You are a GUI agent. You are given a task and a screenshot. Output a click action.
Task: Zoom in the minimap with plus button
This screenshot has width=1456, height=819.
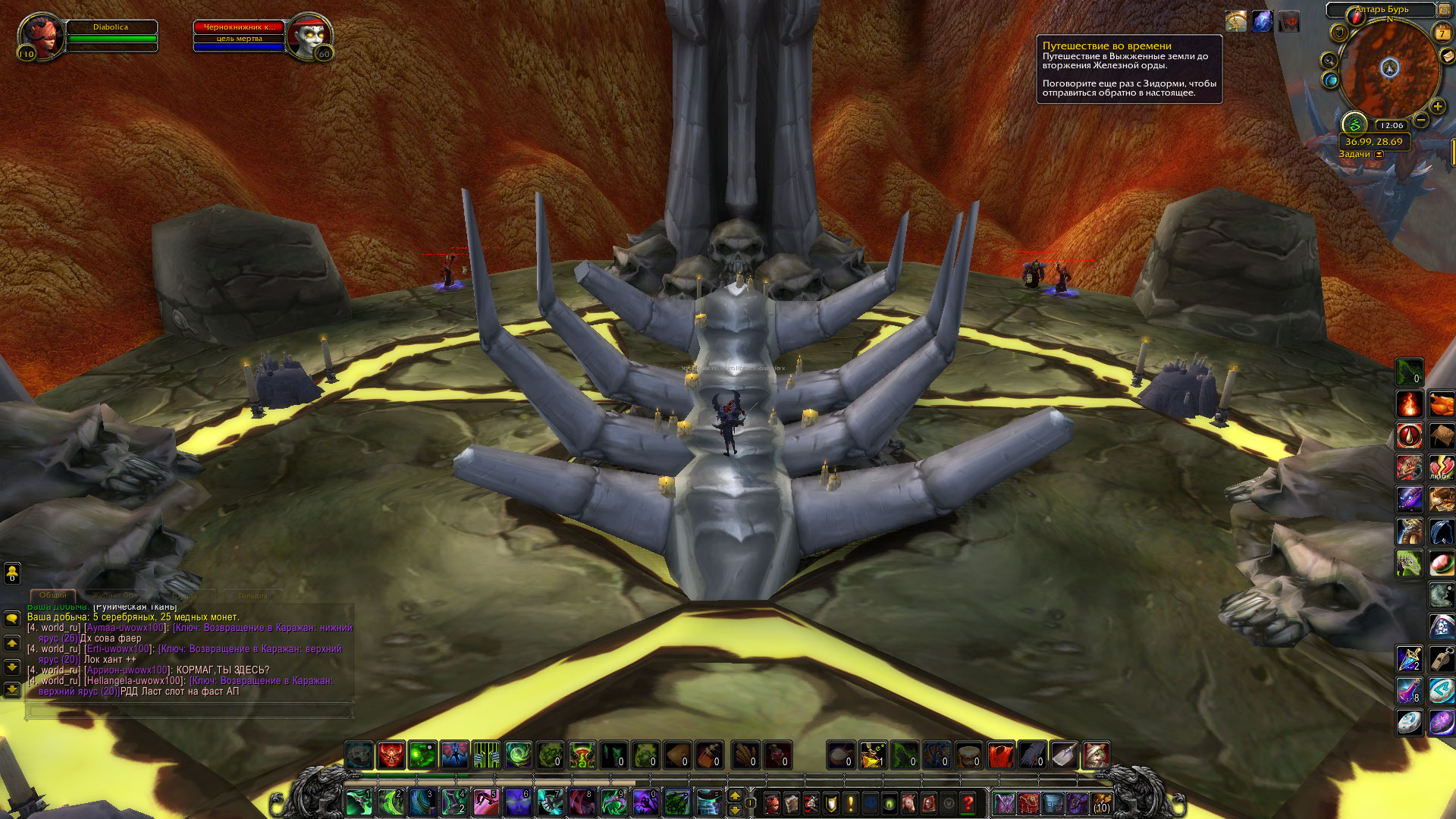pyautogui.click(x=1437, y=107)
